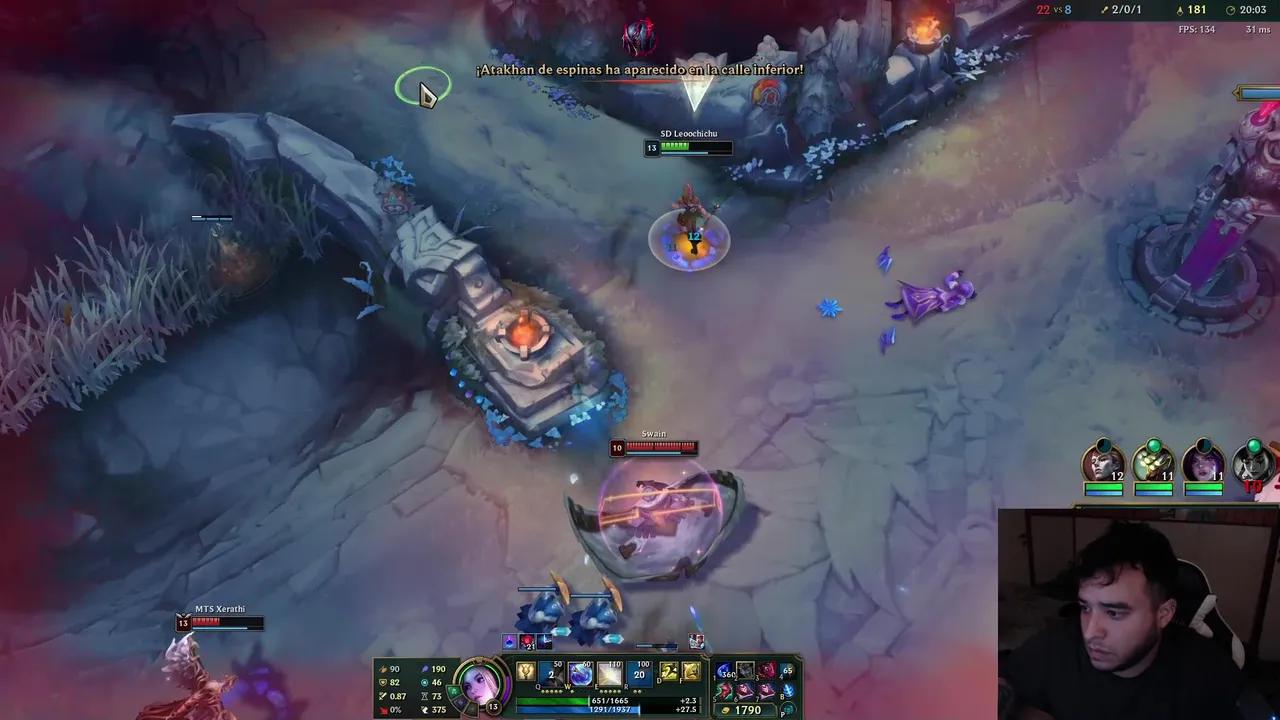This screenshot has width=1280, height=720.
Task: Activate the trinket in slot B
Action: tap(791, 692)
